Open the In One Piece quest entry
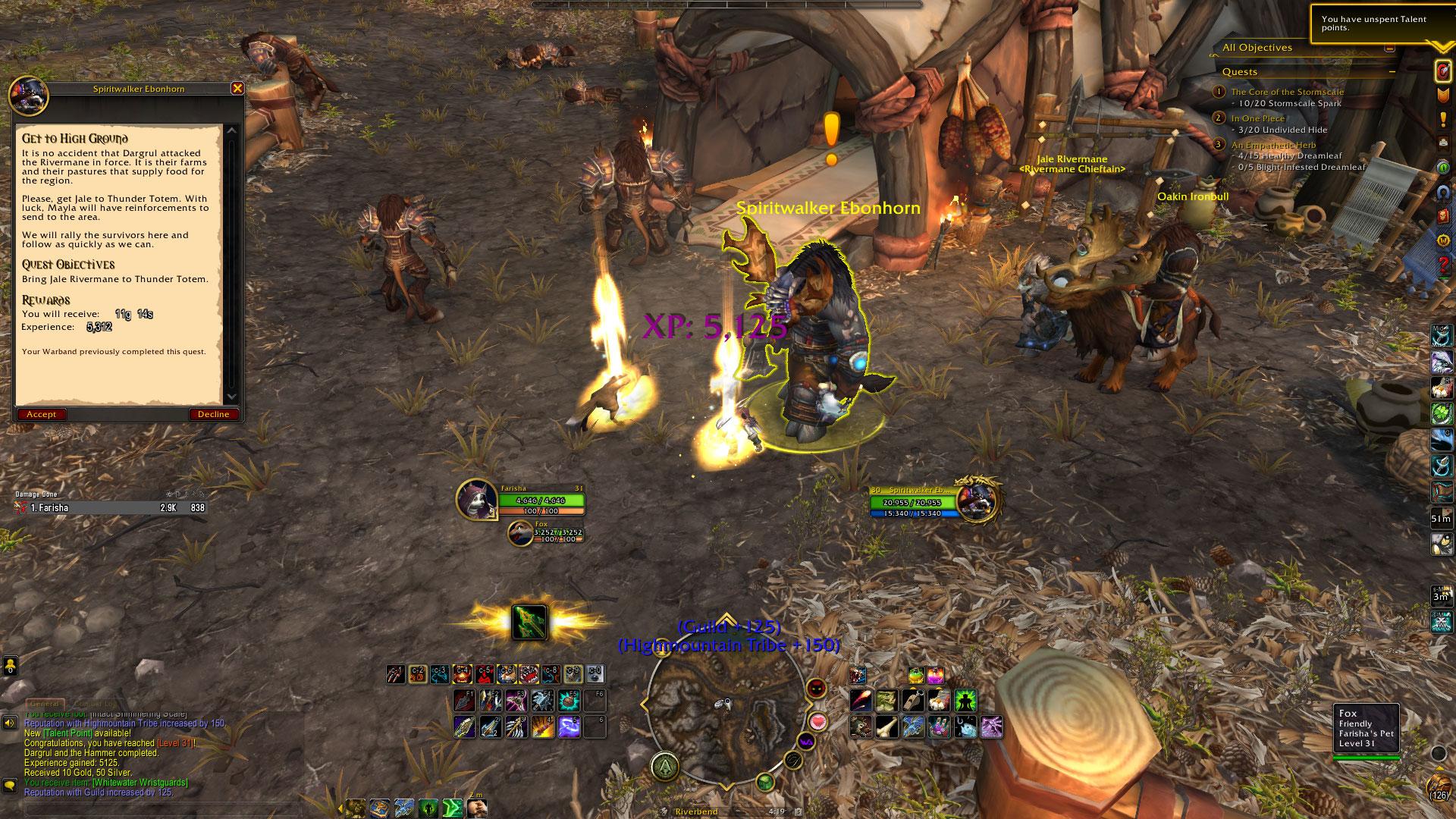Screen dimensions: 1456x819 [1257, 118]
